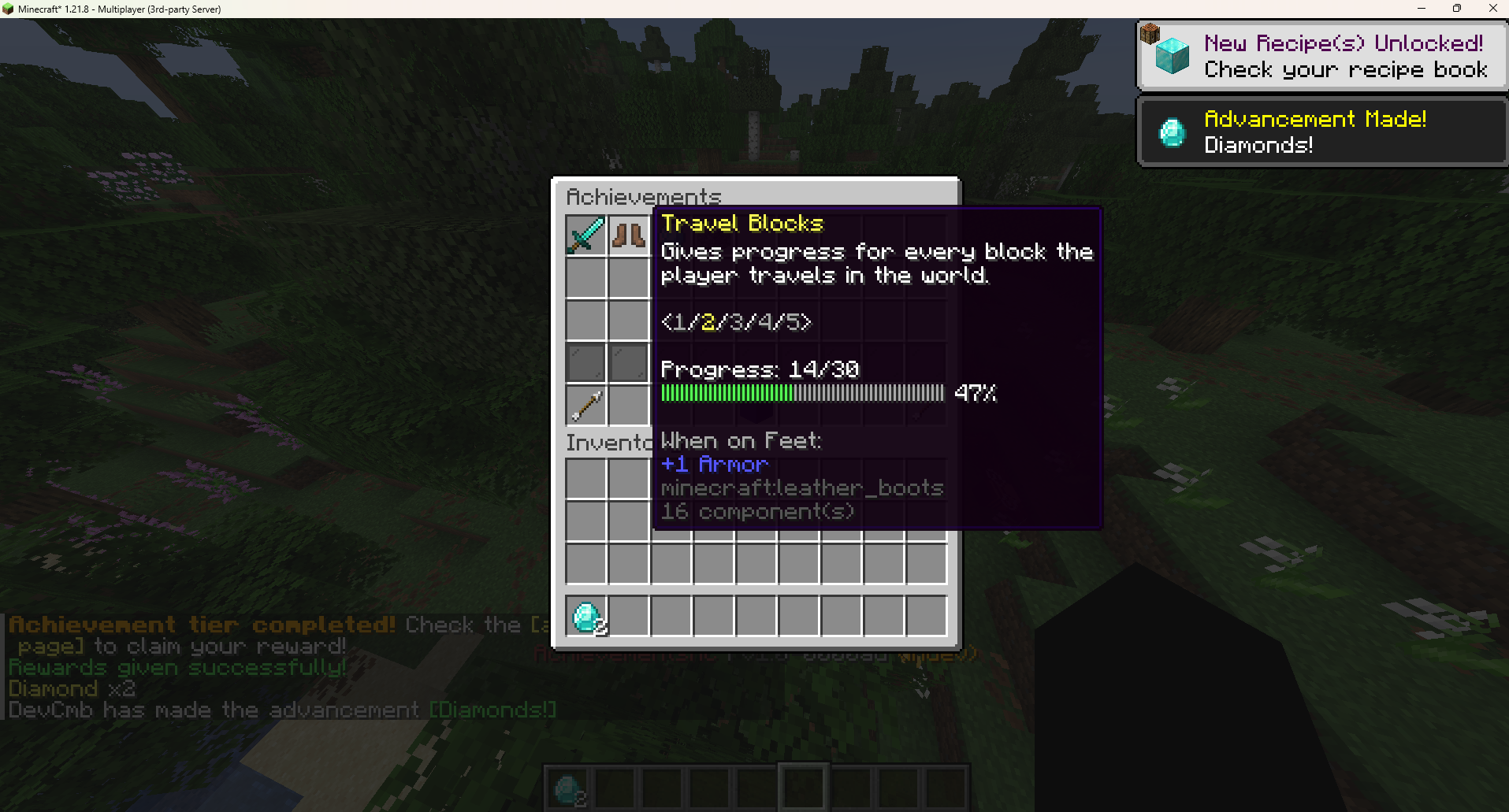
Task: Minimize the Minecraft window
Action: [1422, 9]
